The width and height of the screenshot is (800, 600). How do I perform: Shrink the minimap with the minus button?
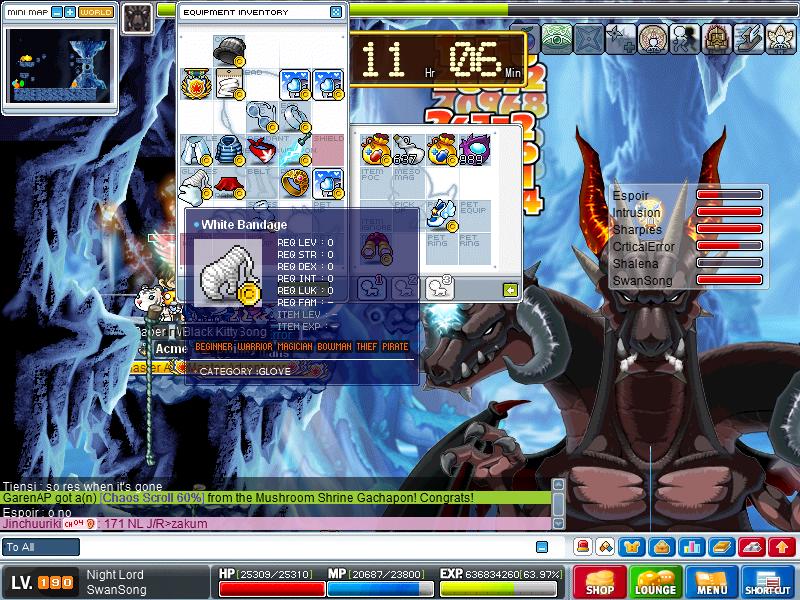[57, 12]
